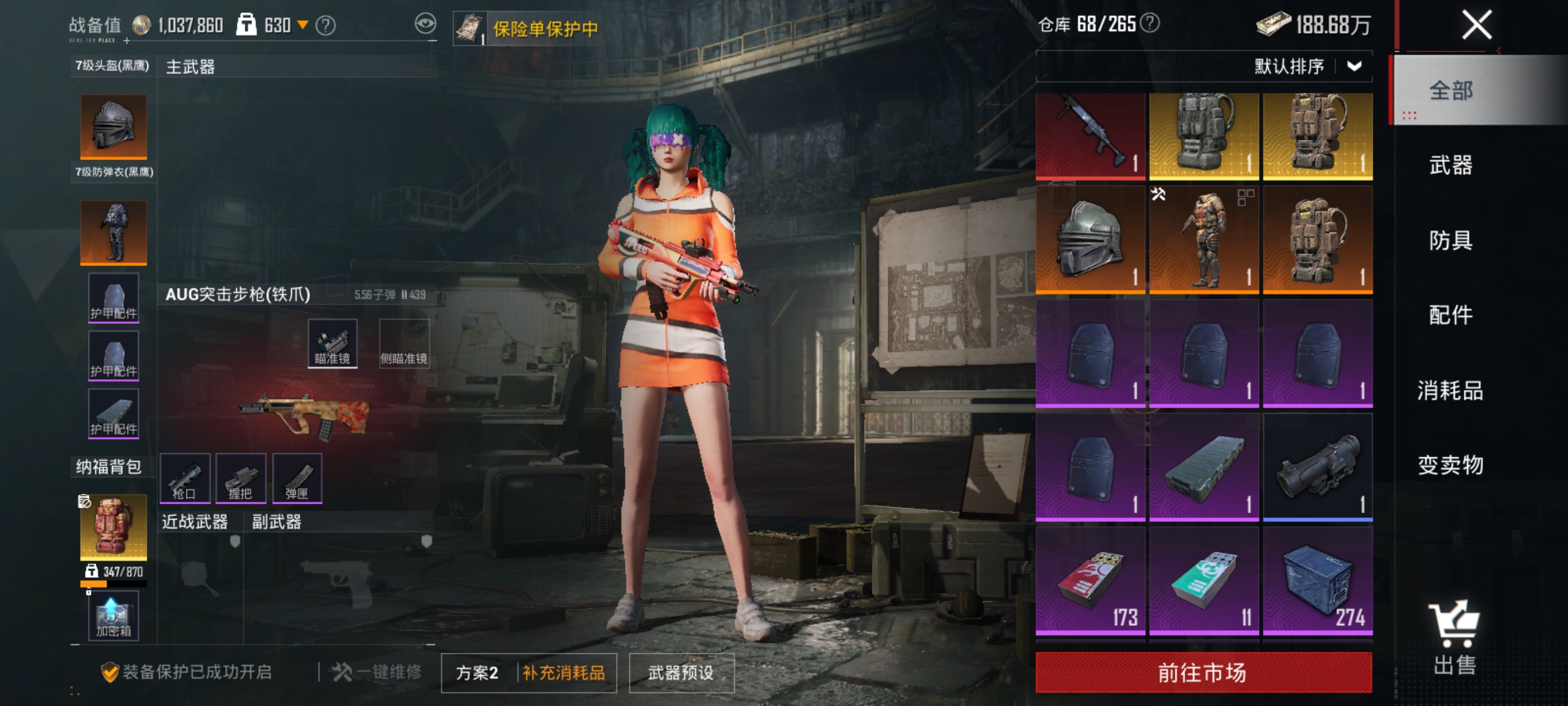Open the 配件 category tab
This screenshot has width=1568, height=706.
click(1450, 315)
